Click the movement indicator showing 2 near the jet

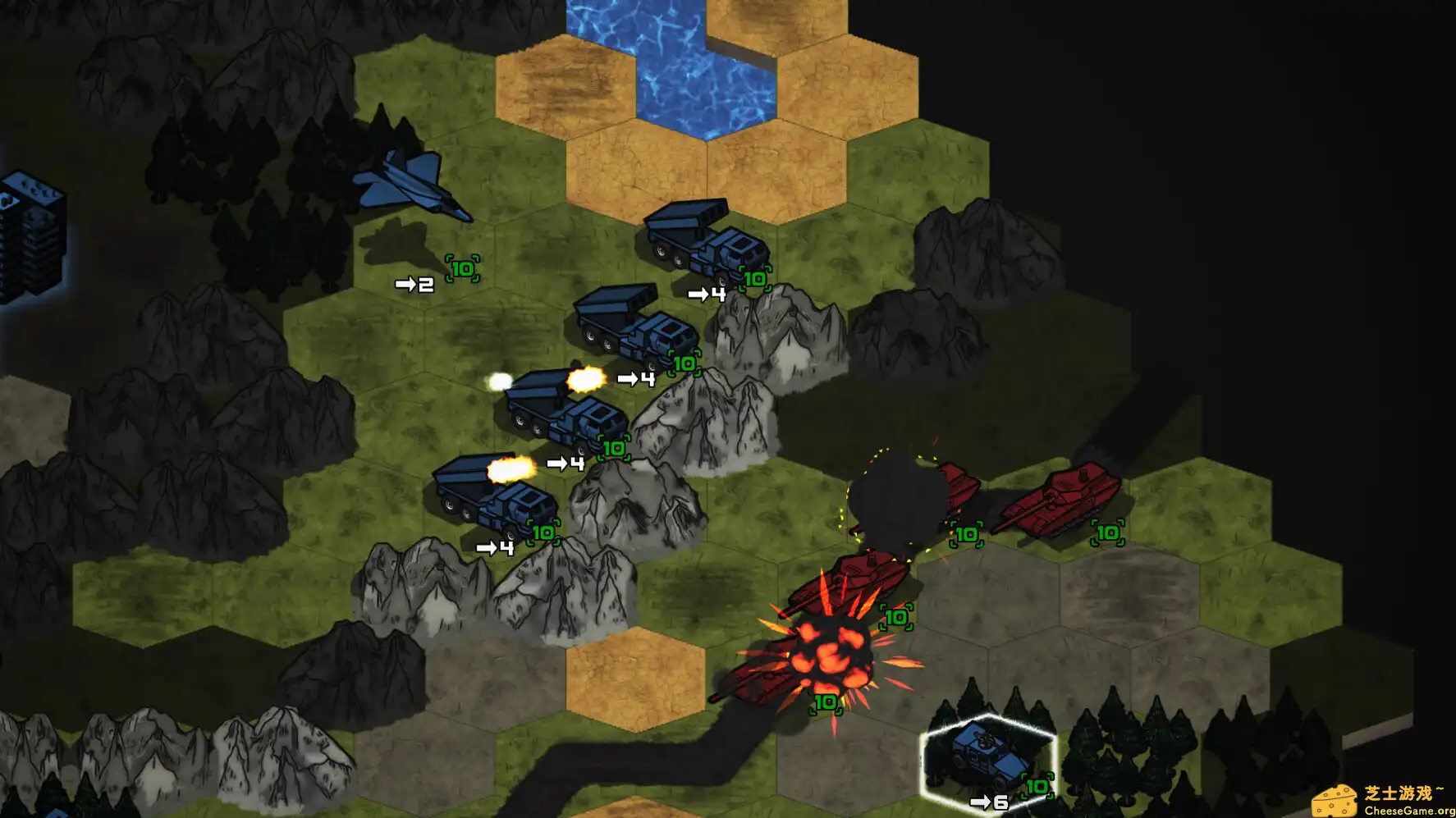click(414, 285)
